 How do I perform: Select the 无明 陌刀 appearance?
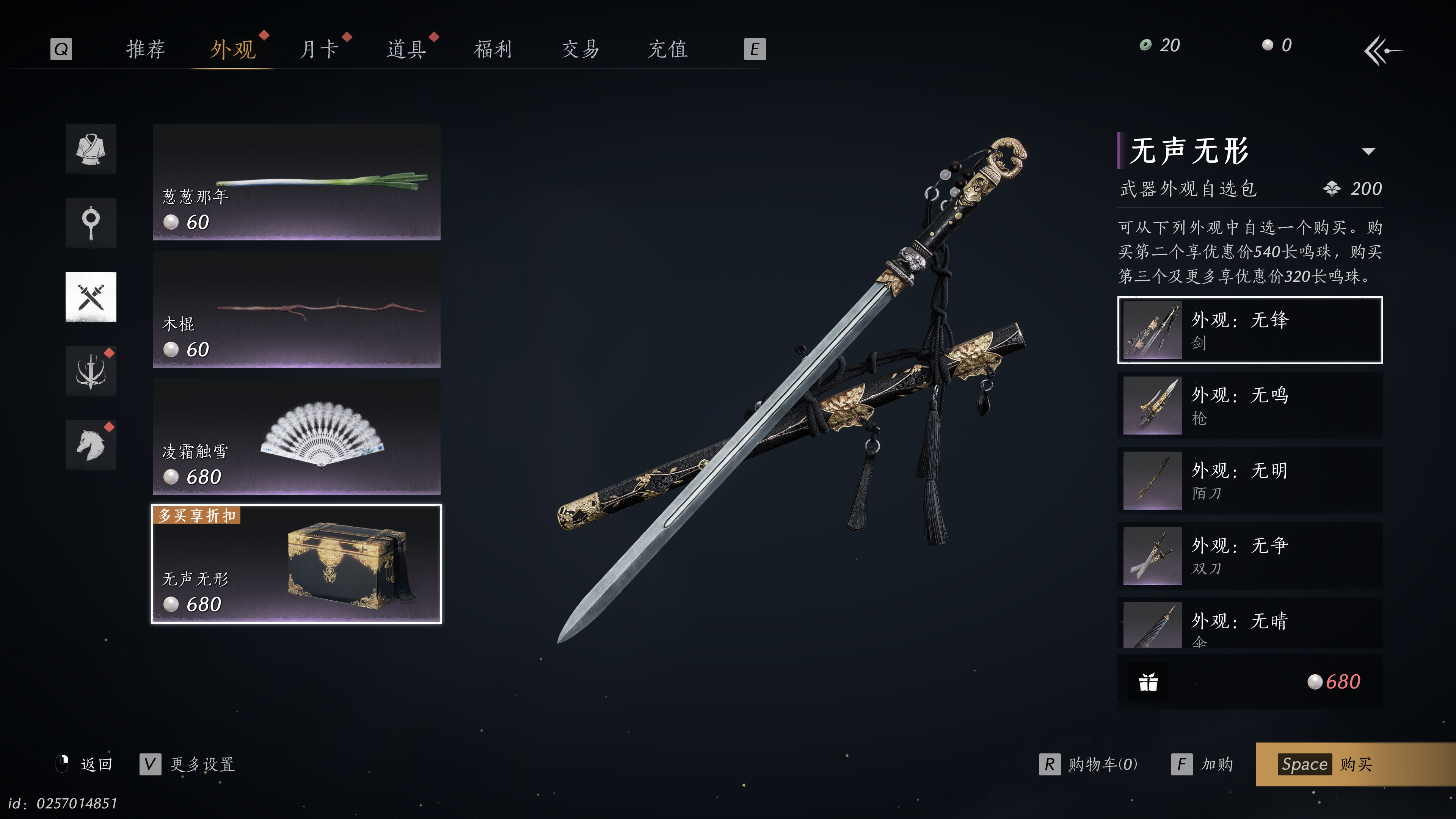(x=1250, y=480)
